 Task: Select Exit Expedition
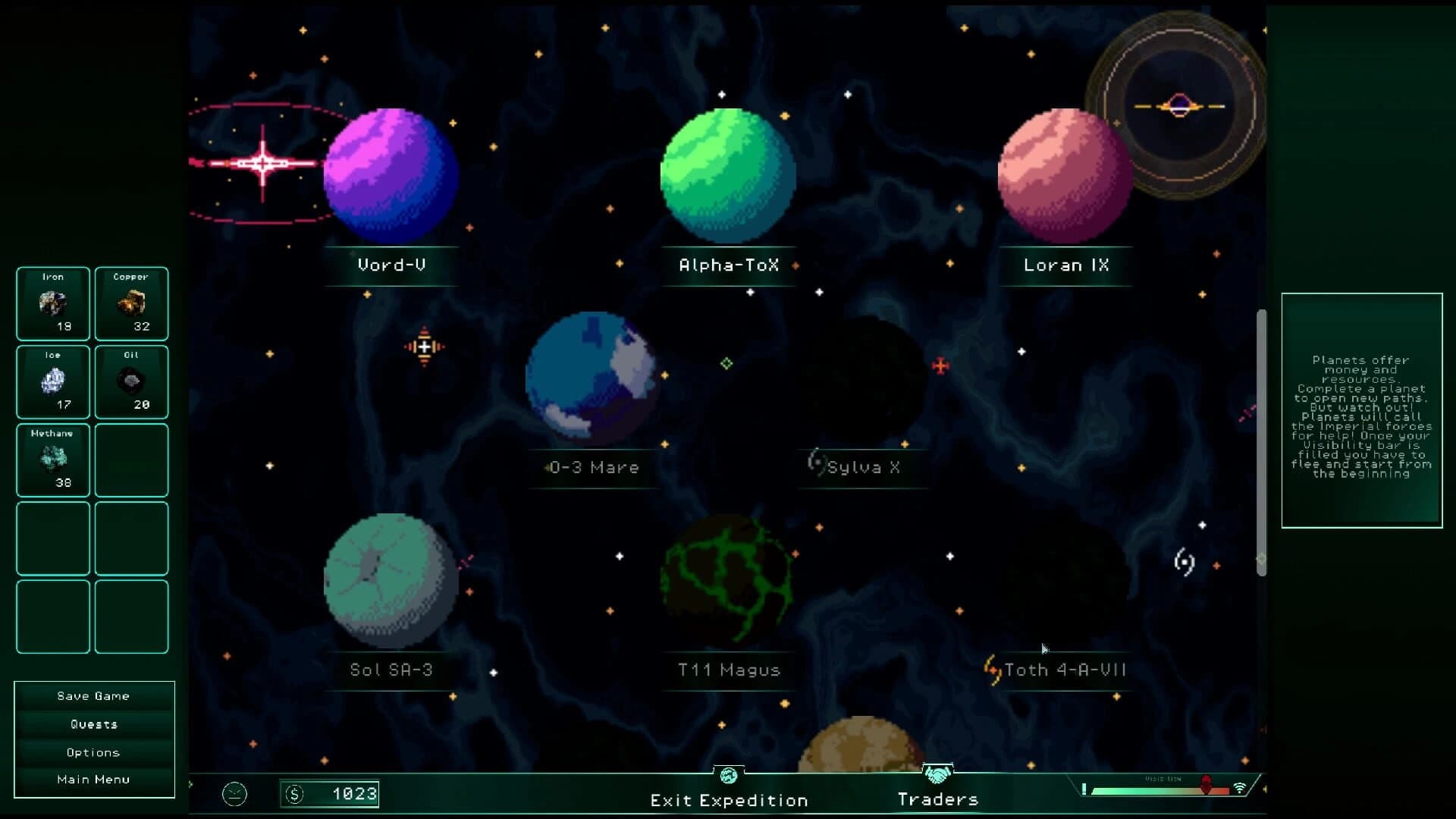point(729,799)
